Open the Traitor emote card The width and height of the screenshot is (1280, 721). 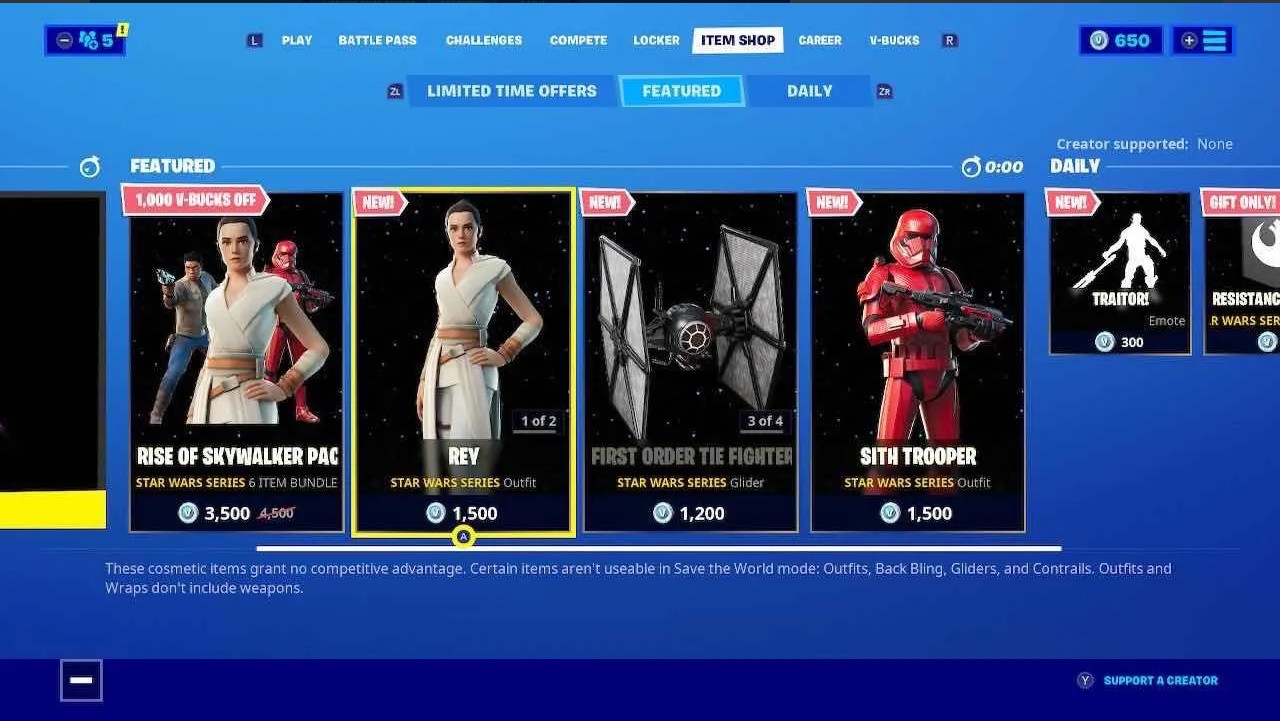point(1119,270)
